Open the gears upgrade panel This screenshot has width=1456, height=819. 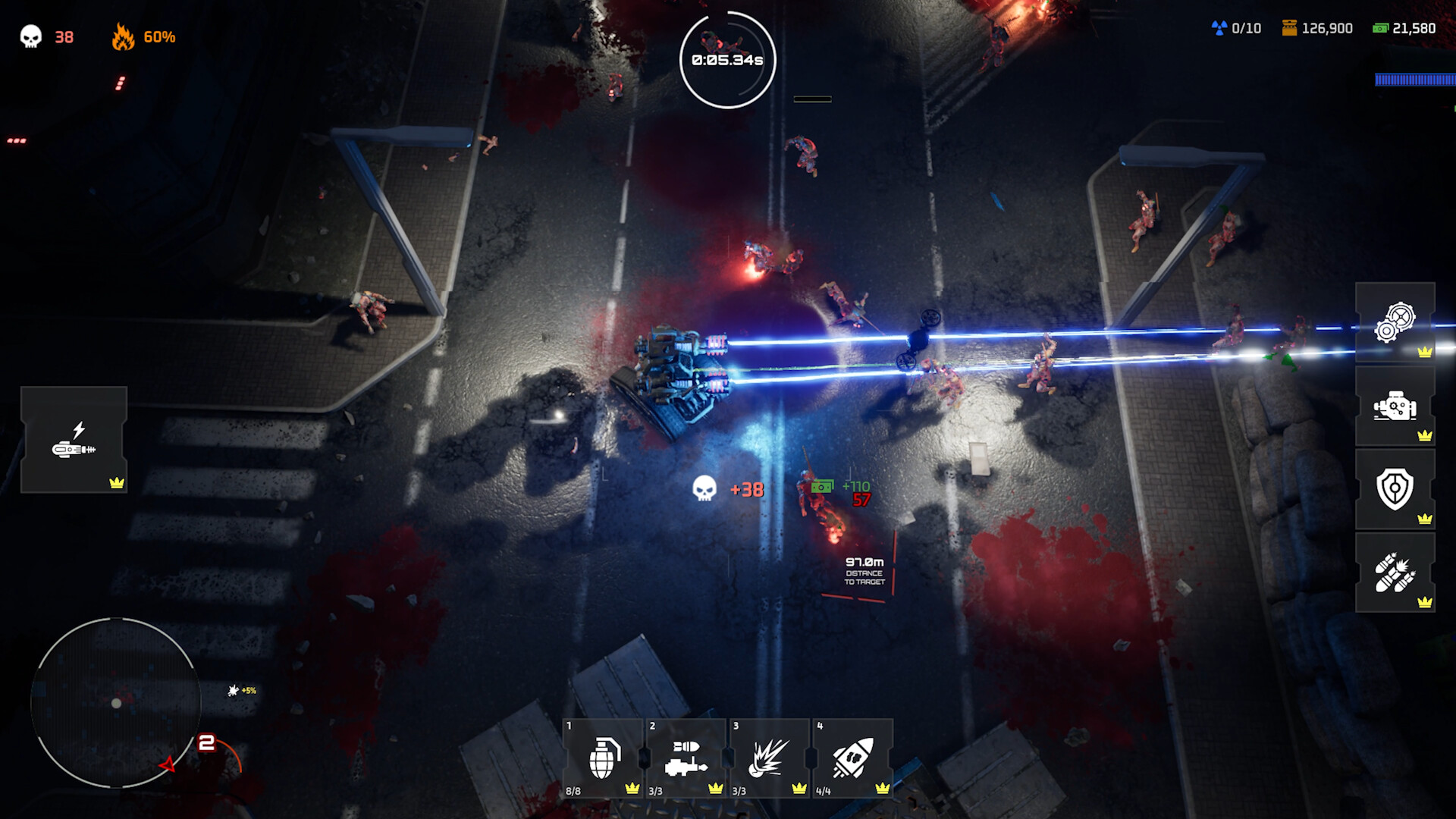click(1395, 323)
